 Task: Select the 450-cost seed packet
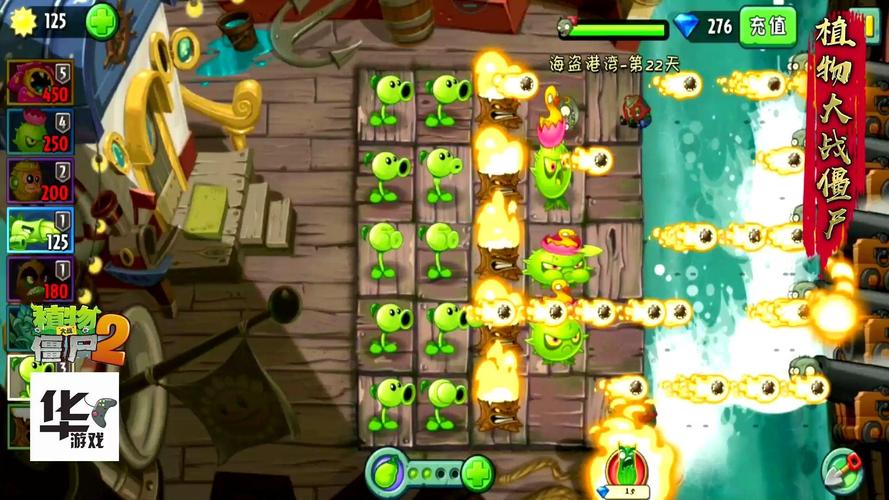(40, 82)
